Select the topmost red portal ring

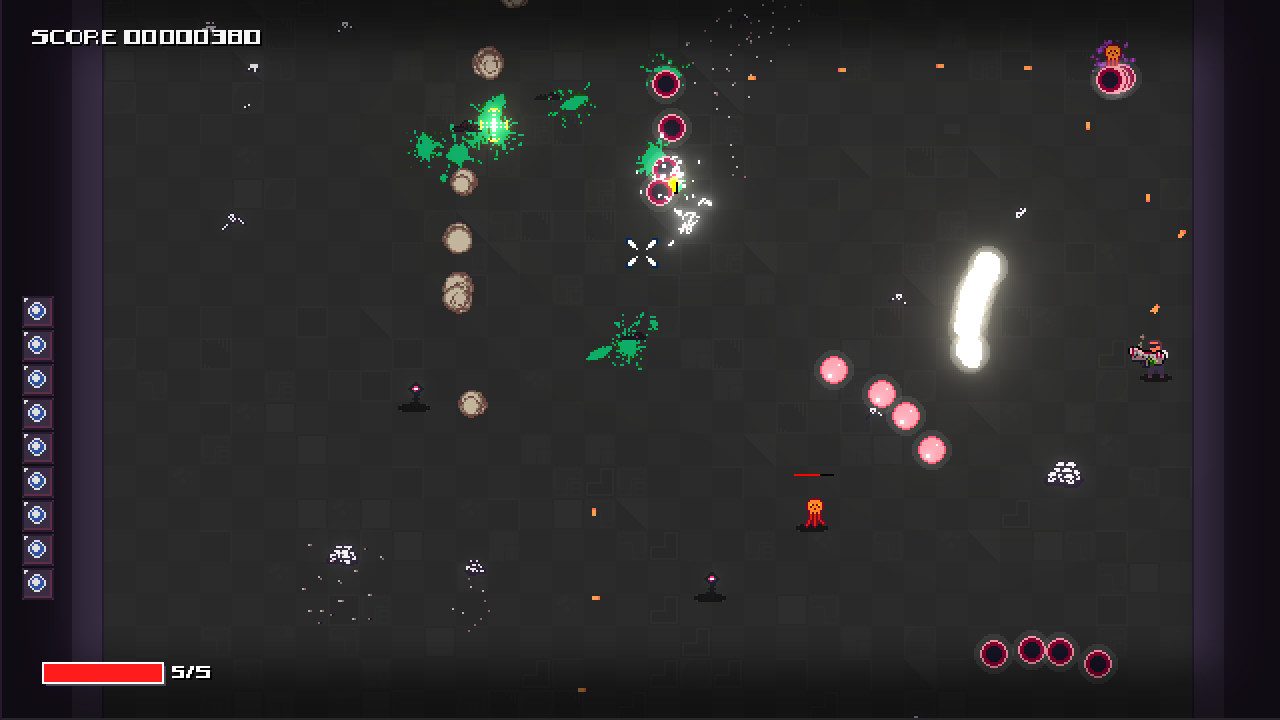pyautogui.click(x=667, y=83)
